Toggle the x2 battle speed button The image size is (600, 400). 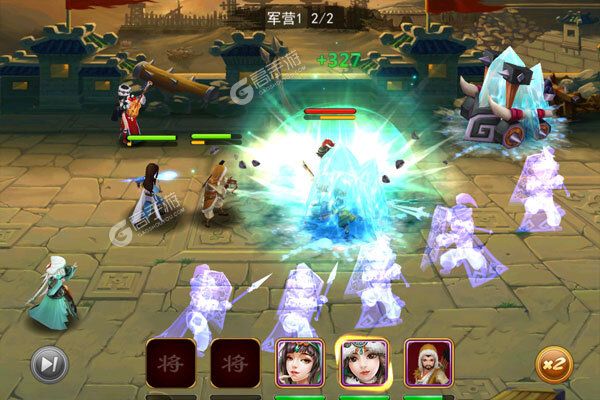click(x=554, y=364)
